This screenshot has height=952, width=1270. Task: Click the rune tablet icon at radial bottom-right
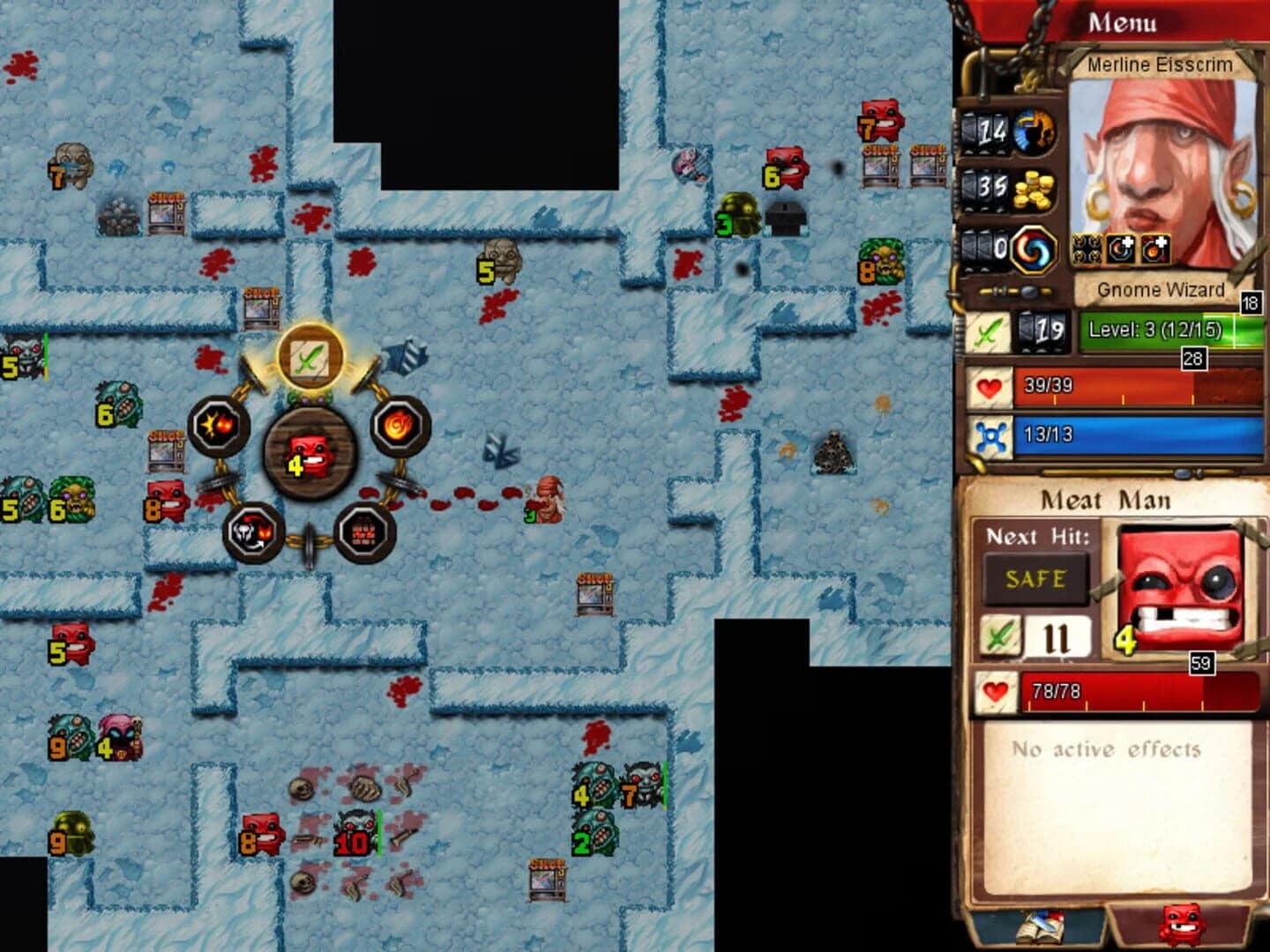pos(364,532)
